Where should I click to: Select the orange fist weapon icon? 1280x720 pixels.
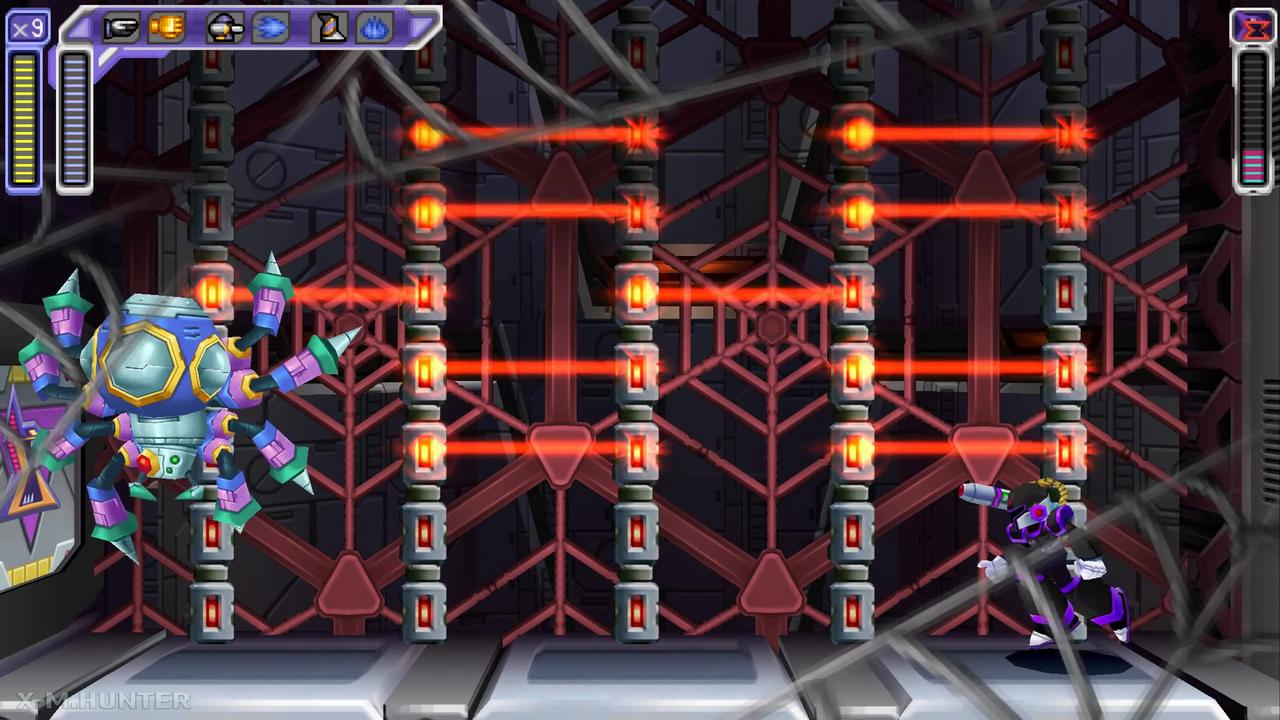coord(167,27)
